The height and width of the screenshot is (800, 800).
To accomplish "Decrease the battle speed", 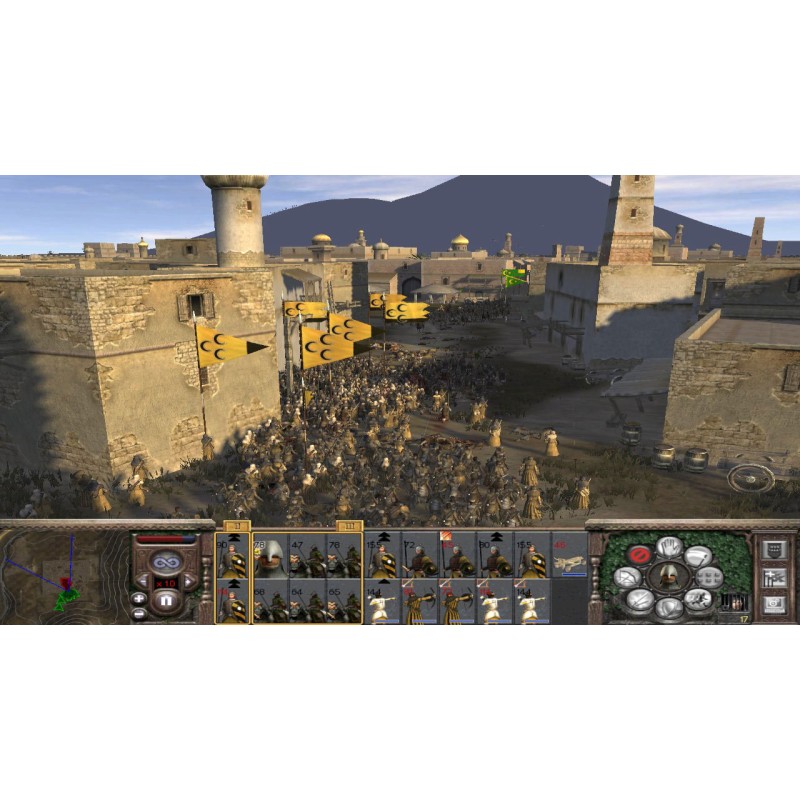I will tap(142, 581).
